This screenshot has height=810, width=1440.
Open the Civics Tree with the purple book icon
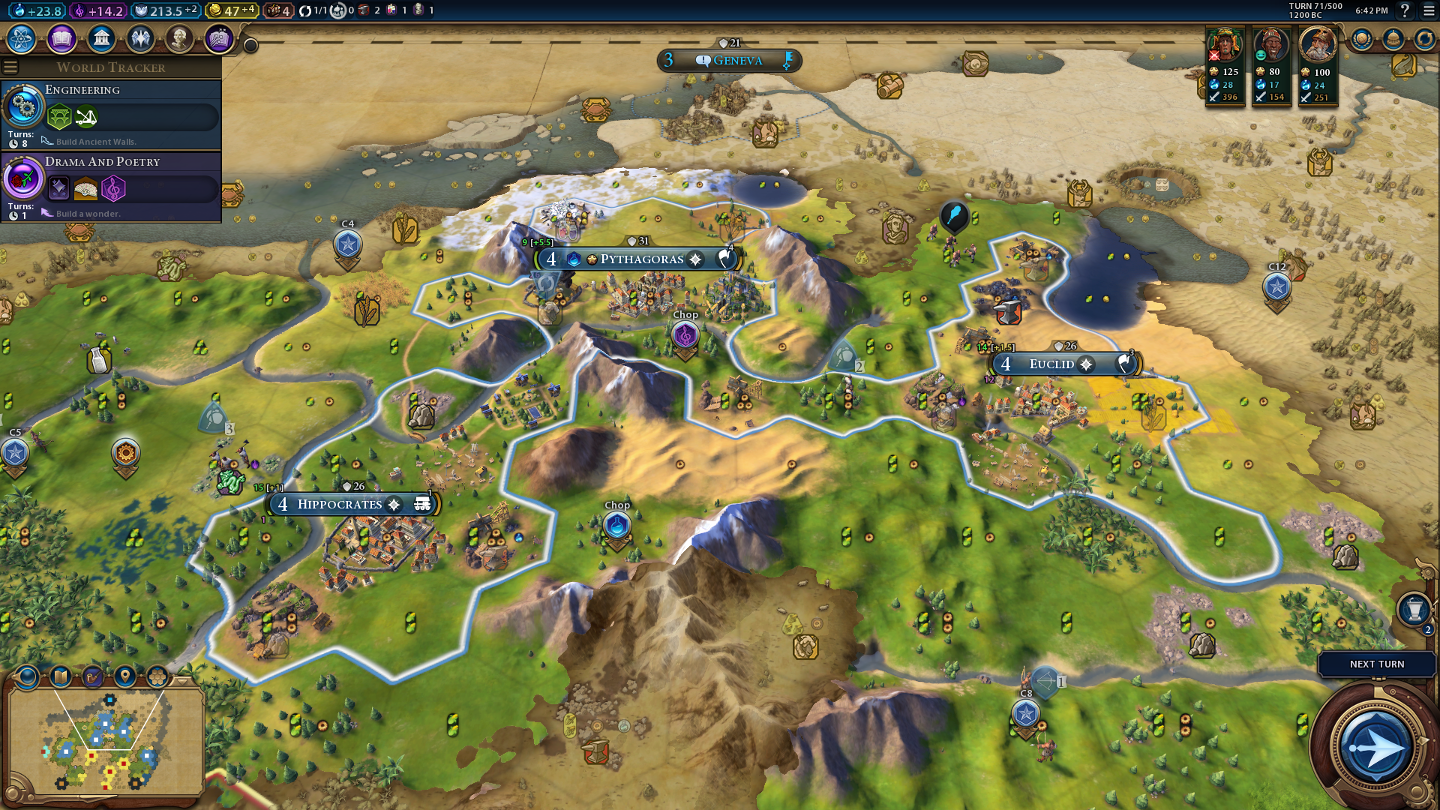pos(61,39)
